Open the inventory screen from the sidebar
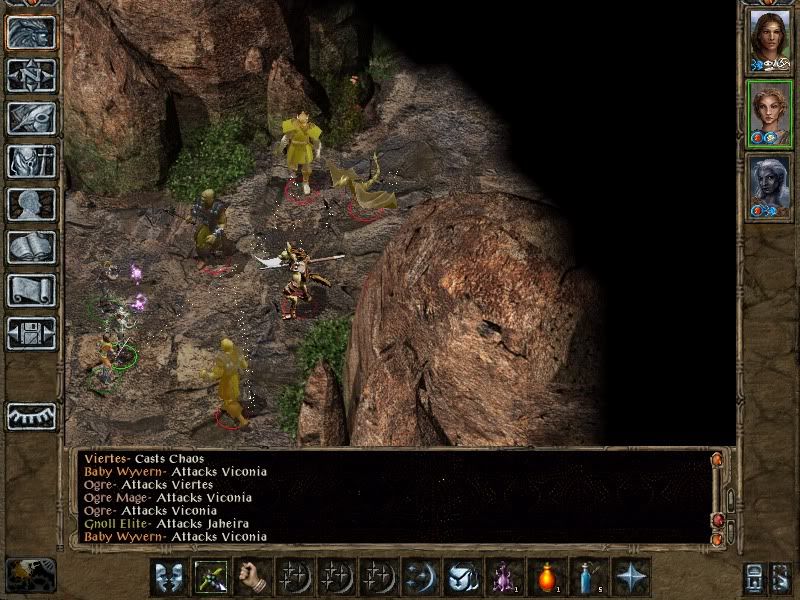The image size is (800, 600). [x=31, y=161]
